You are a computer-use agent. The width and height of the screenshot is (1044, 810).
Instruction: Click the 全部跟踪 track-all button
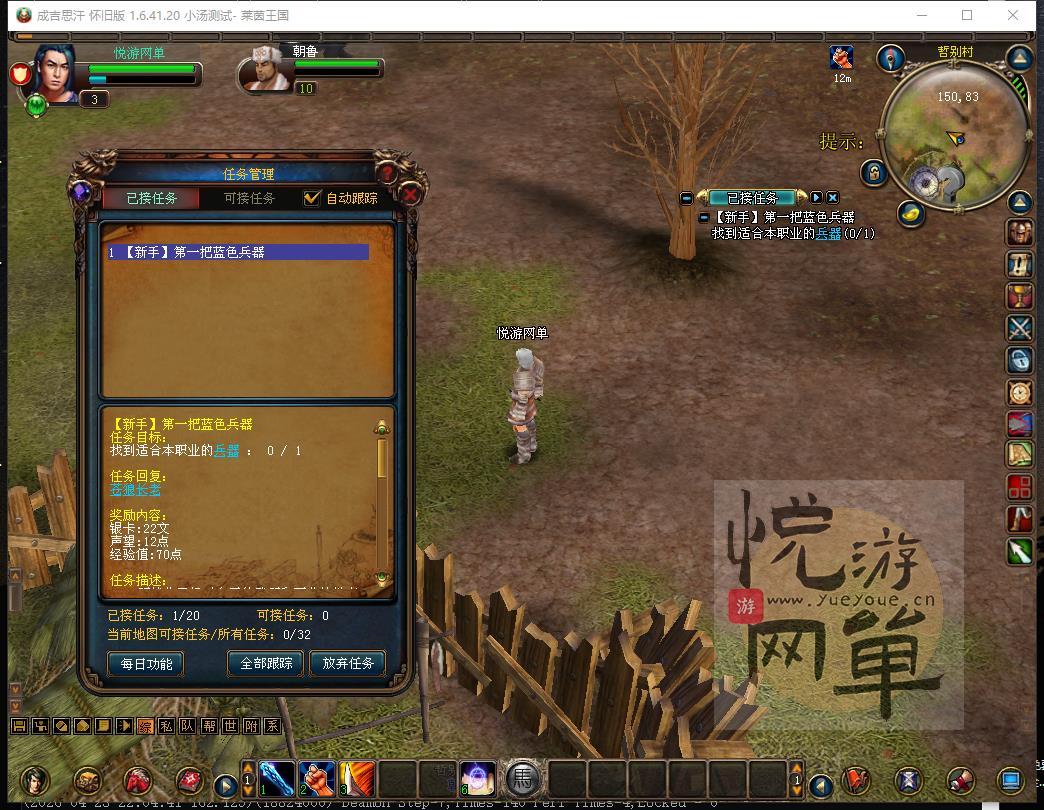(x=266, y=663)
